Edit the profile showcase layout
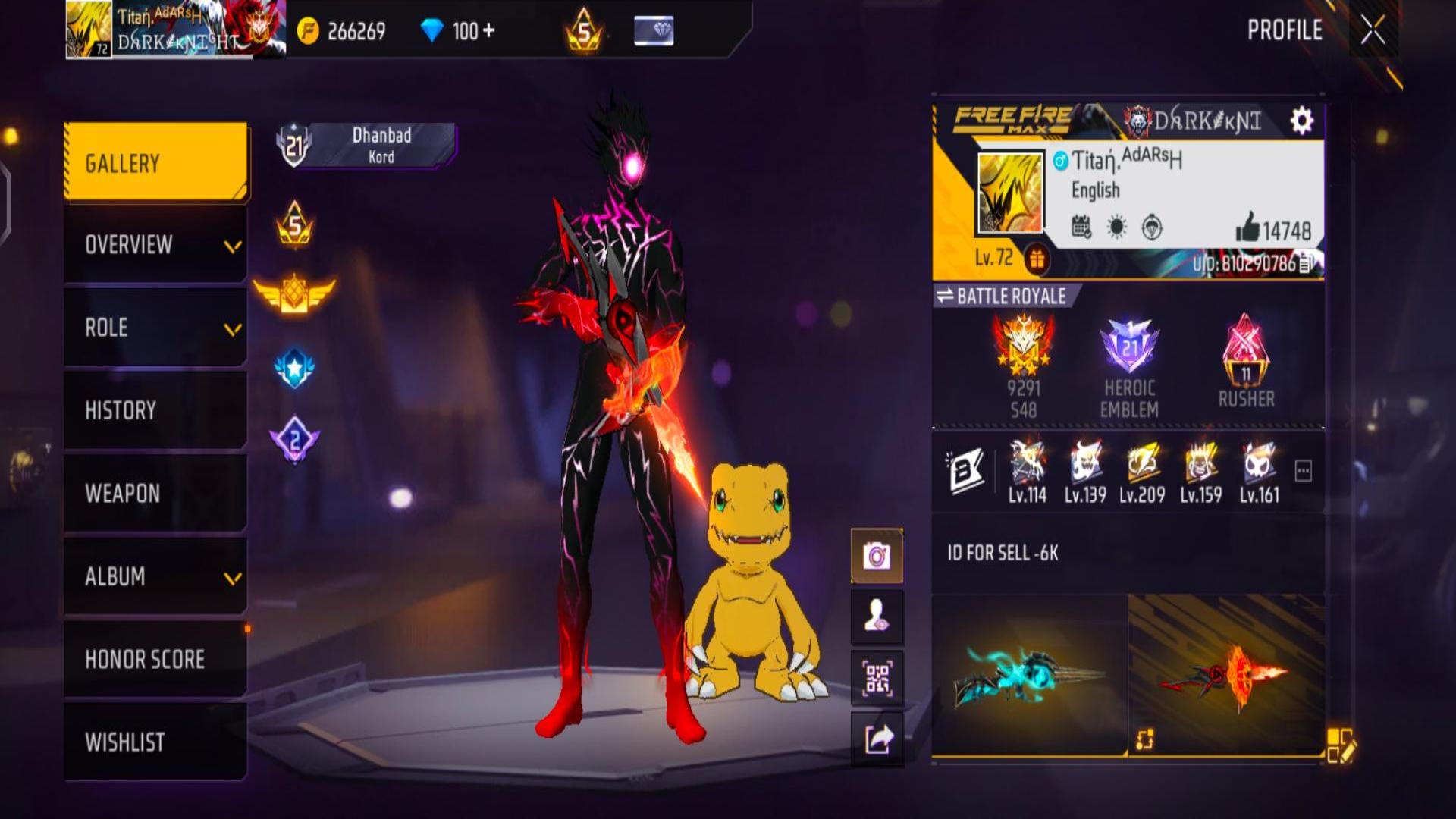The height and width of the screenshot is (819, 1456). point(1340,745)
